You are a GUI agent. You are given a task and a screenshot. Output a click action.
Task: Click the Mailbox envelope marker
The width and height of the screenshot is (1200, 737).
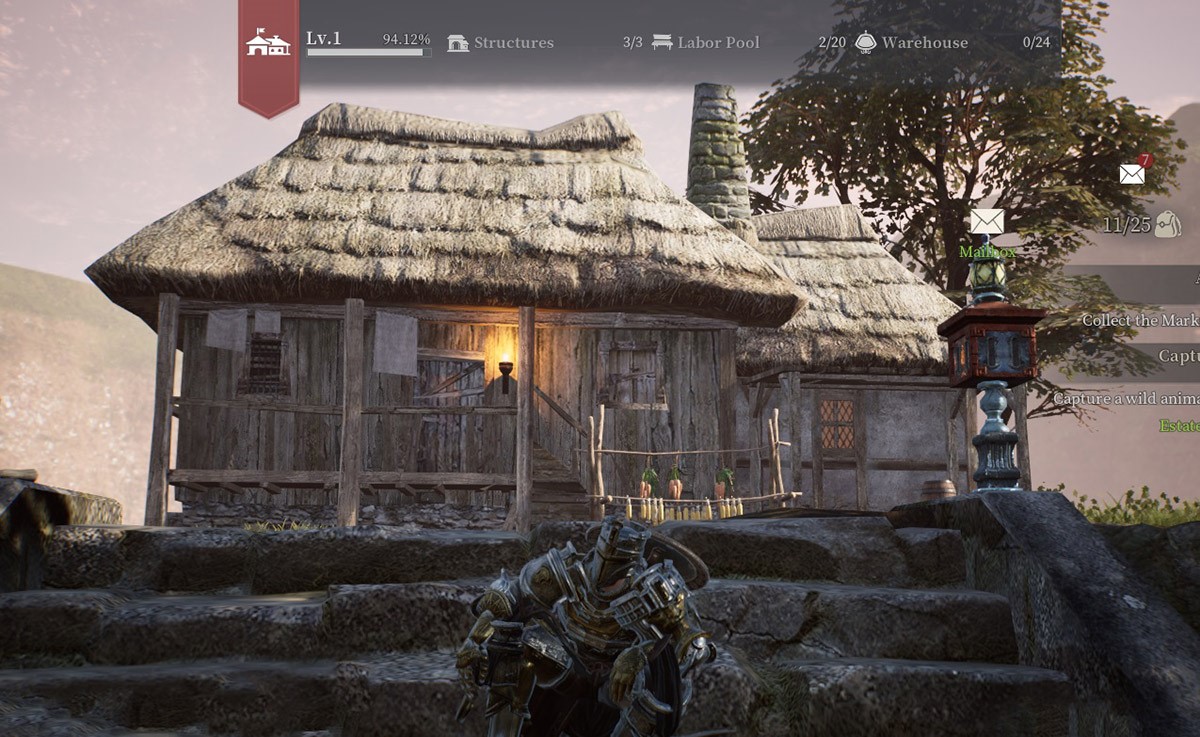point(987,222)
